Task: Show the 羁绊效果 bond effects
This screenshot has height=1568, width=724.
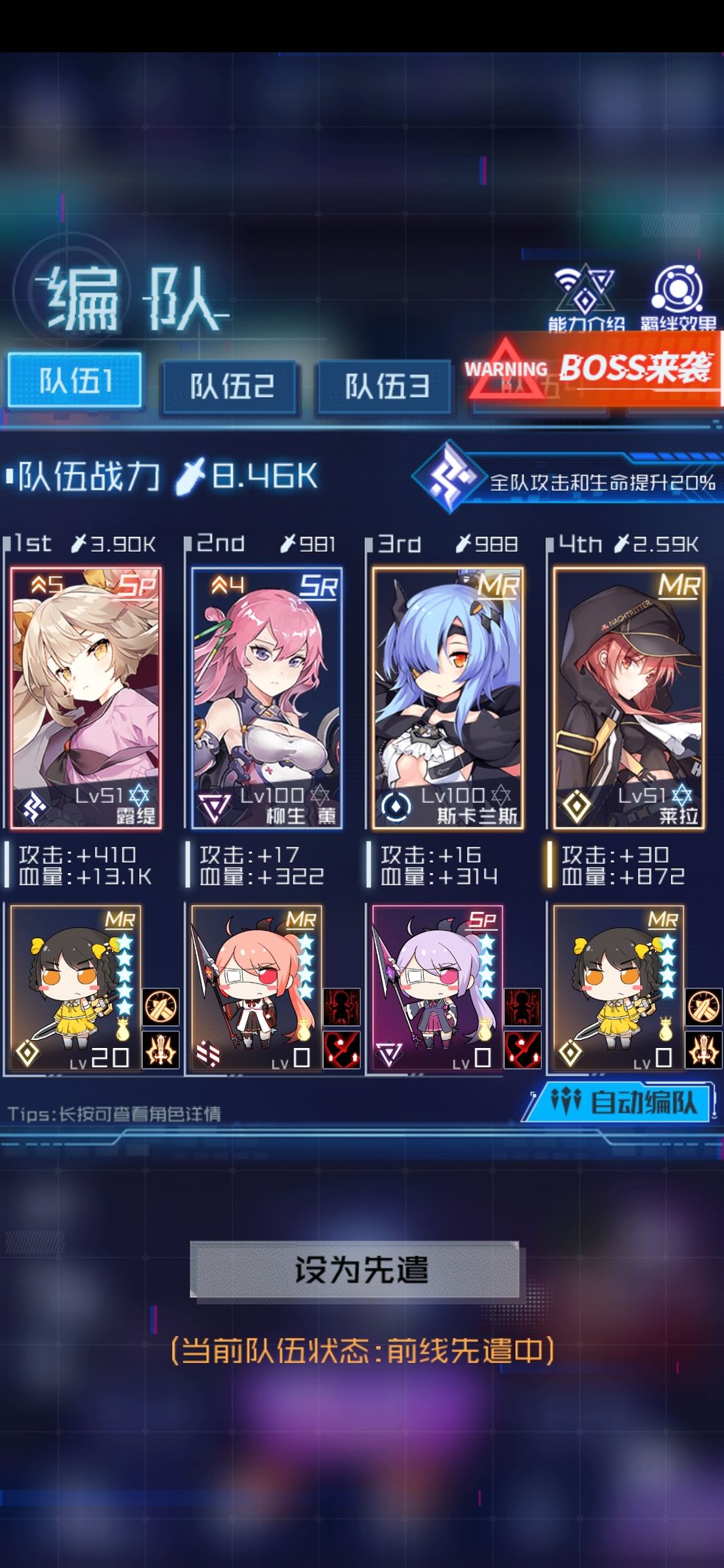Action: click(677, 296)
